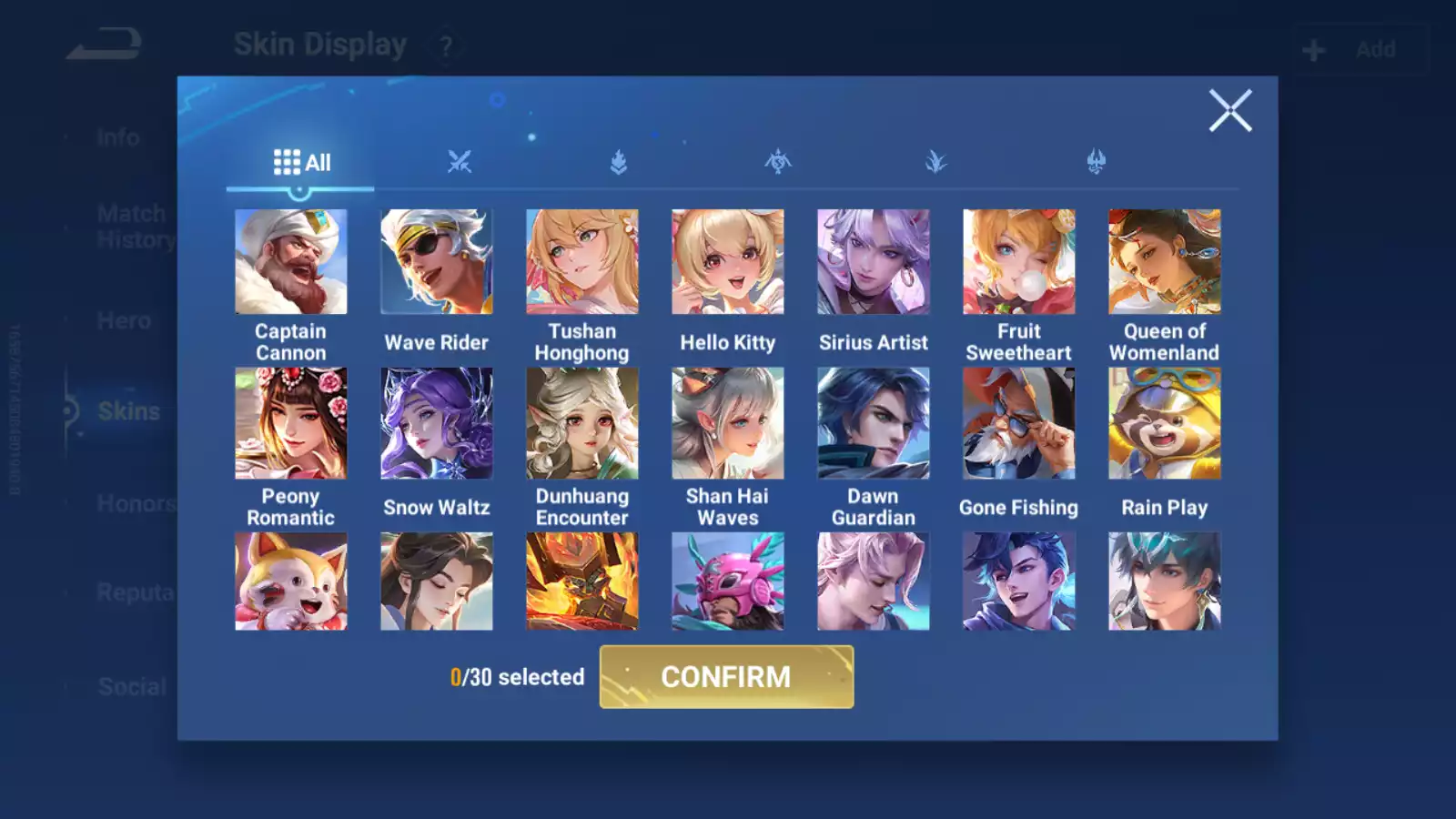Toggle selection of the Snow Waltz skin

tap(436, 424)
